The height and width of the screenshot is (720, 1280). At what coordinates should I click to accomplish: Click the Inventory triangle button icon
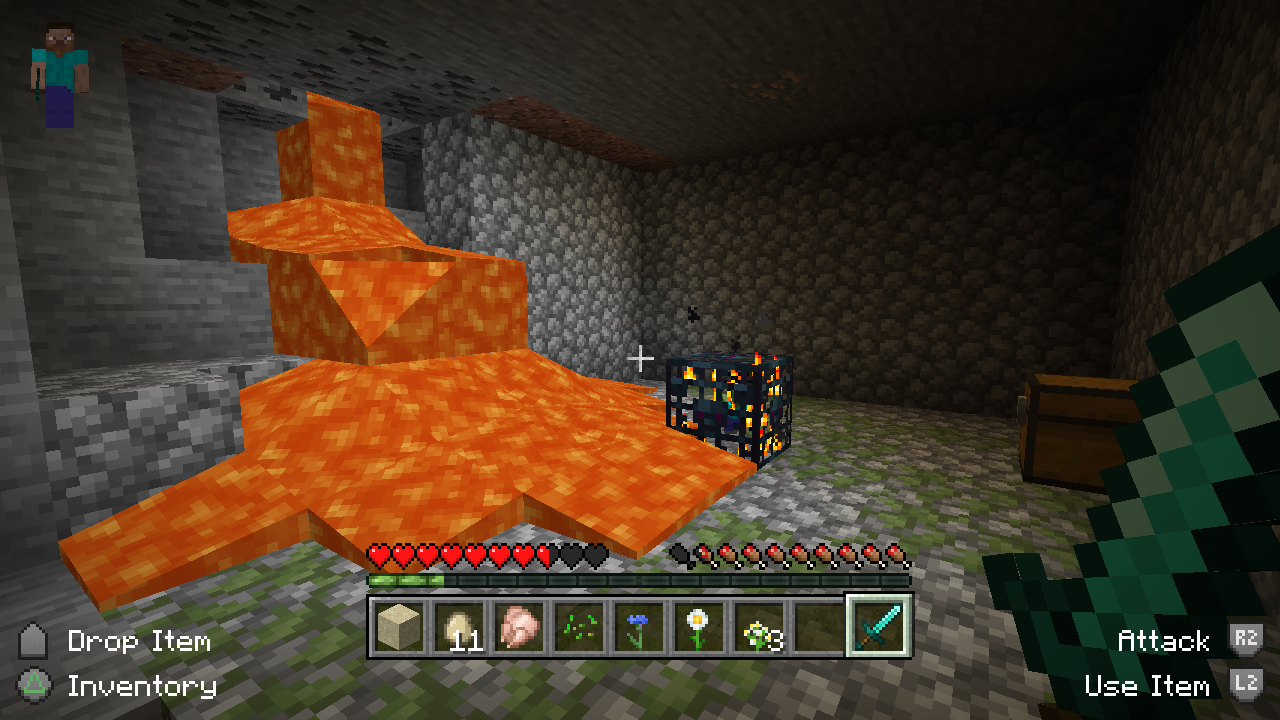click(31, 687)
